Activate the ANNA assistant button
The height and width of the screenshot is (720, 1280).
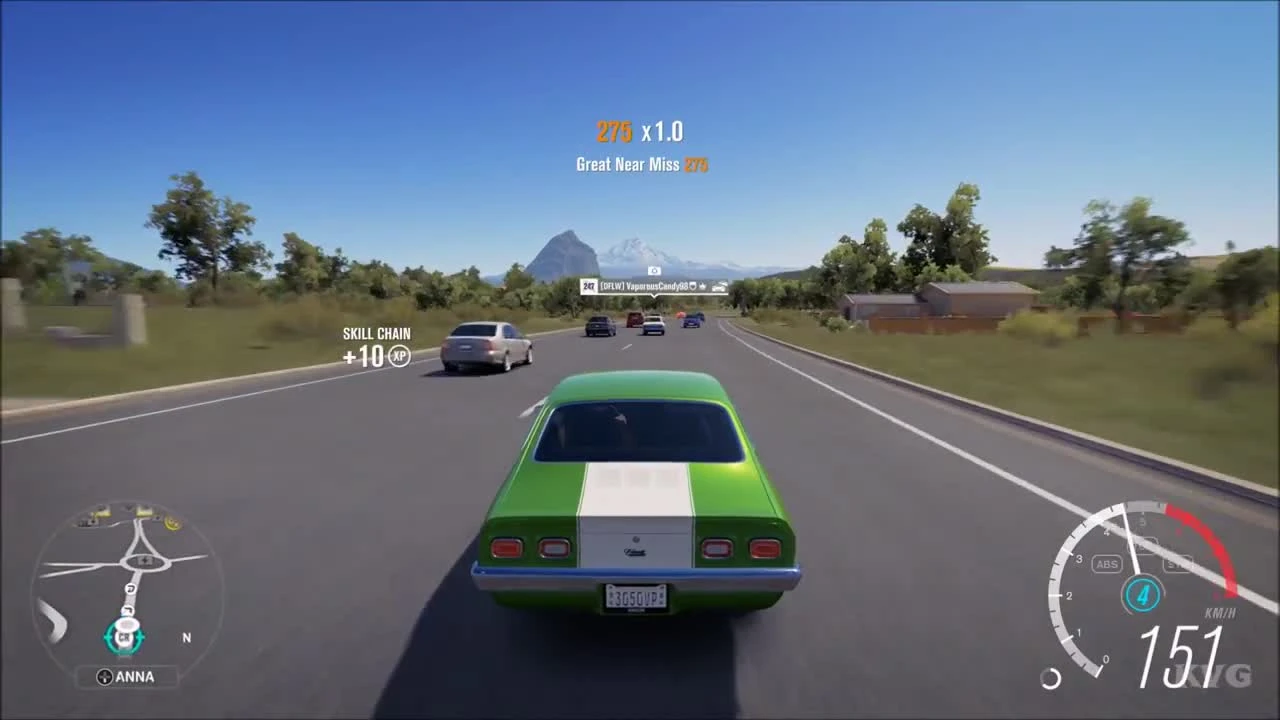tap(128, 676)
